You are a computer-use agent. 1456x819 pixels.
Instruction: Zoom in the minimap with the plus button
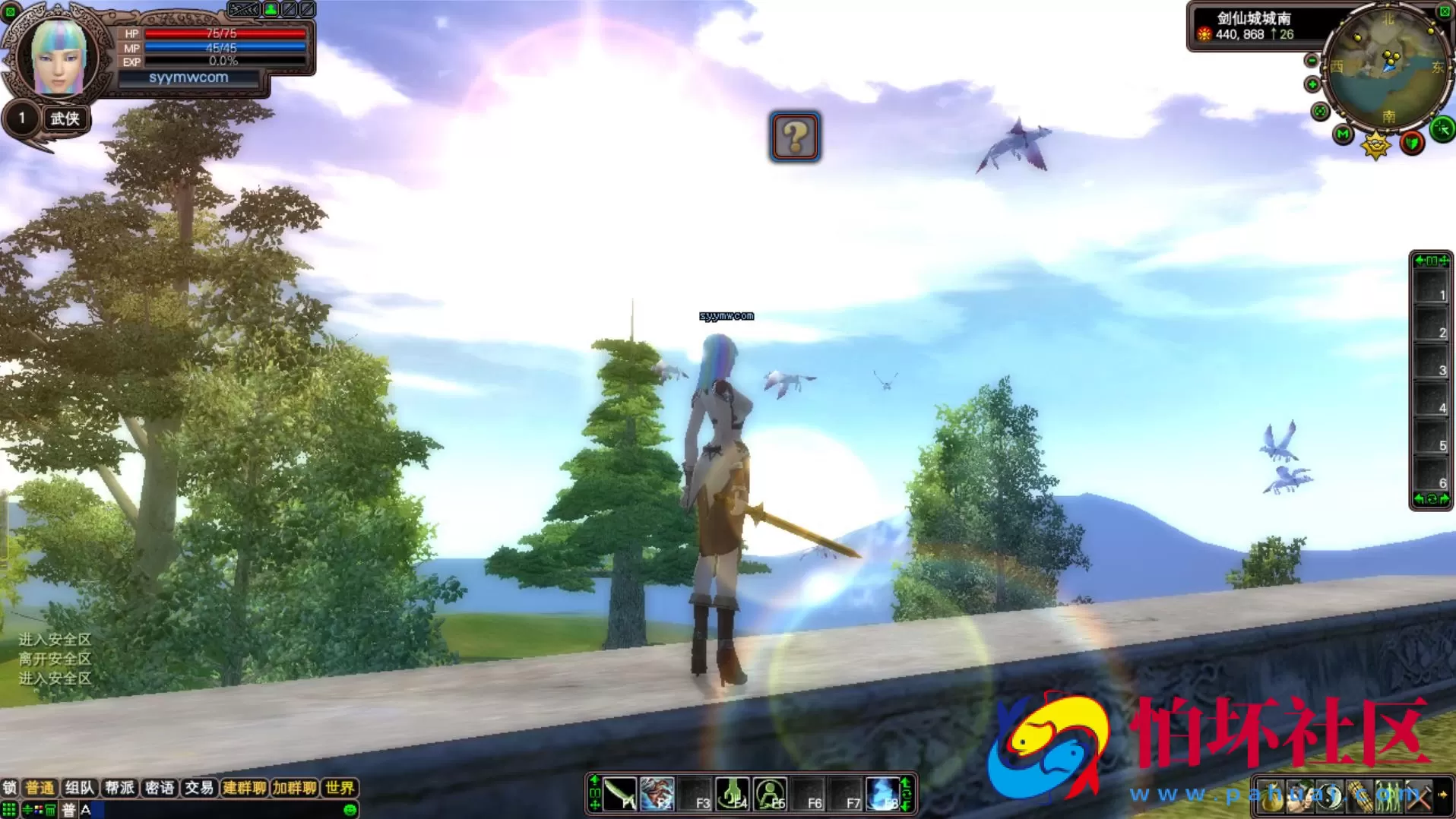coord(1312,84)
